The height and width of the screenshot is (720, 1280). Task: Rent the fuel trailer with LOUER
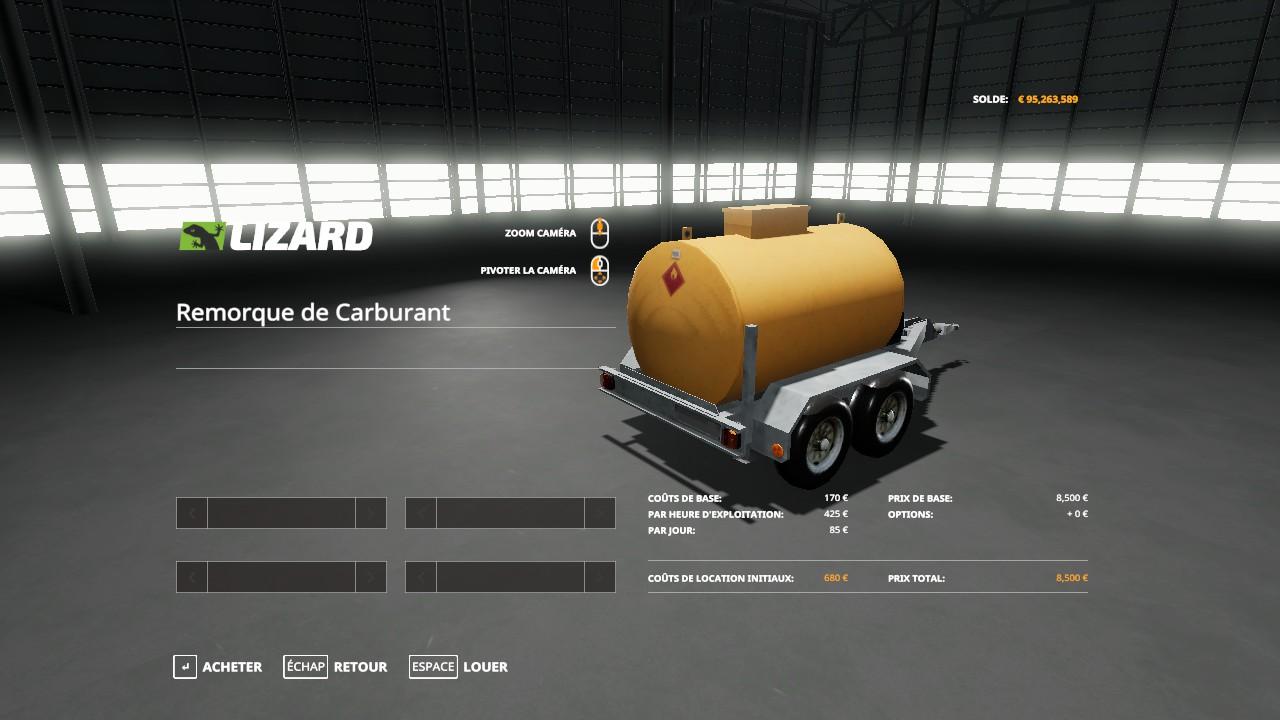point(459,667)
